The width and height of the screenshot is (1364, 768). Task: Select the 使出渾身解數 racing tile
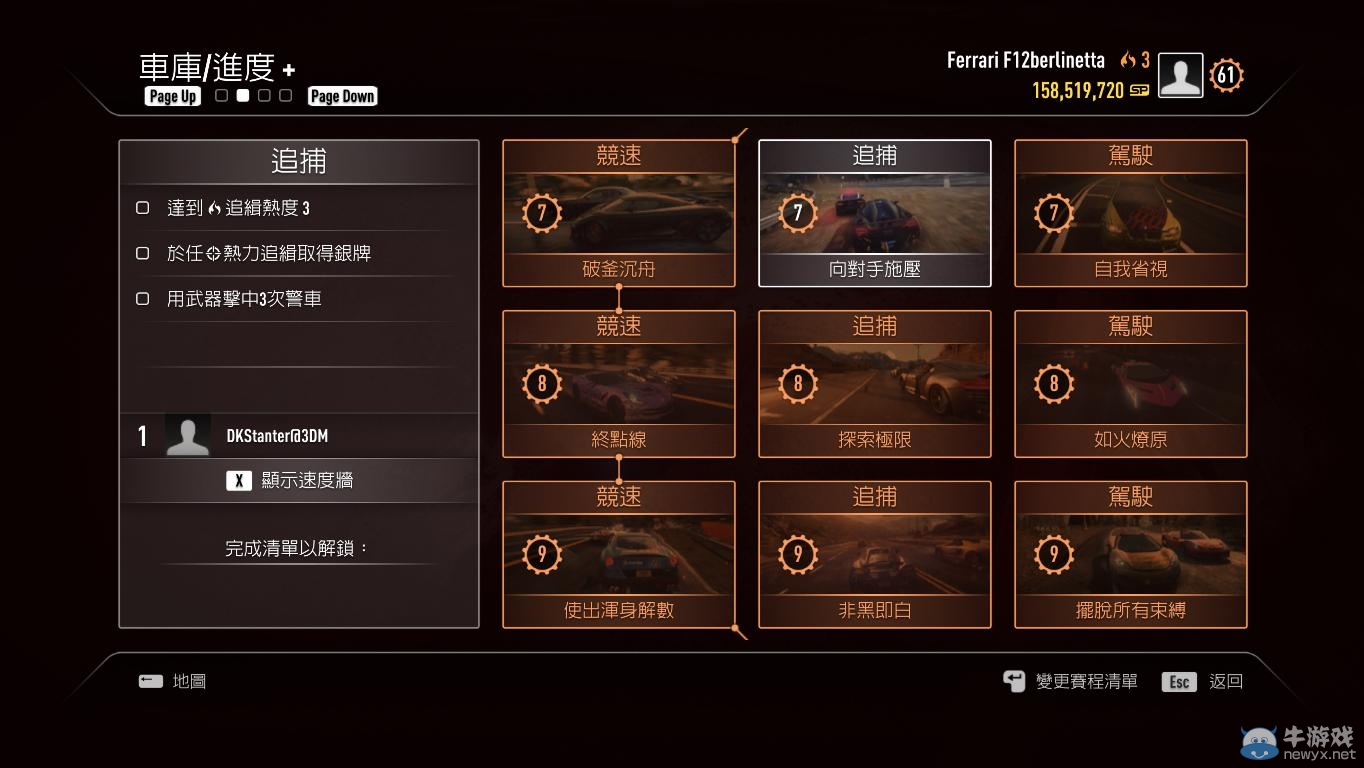pyautogui.click(x=618, y=555)
